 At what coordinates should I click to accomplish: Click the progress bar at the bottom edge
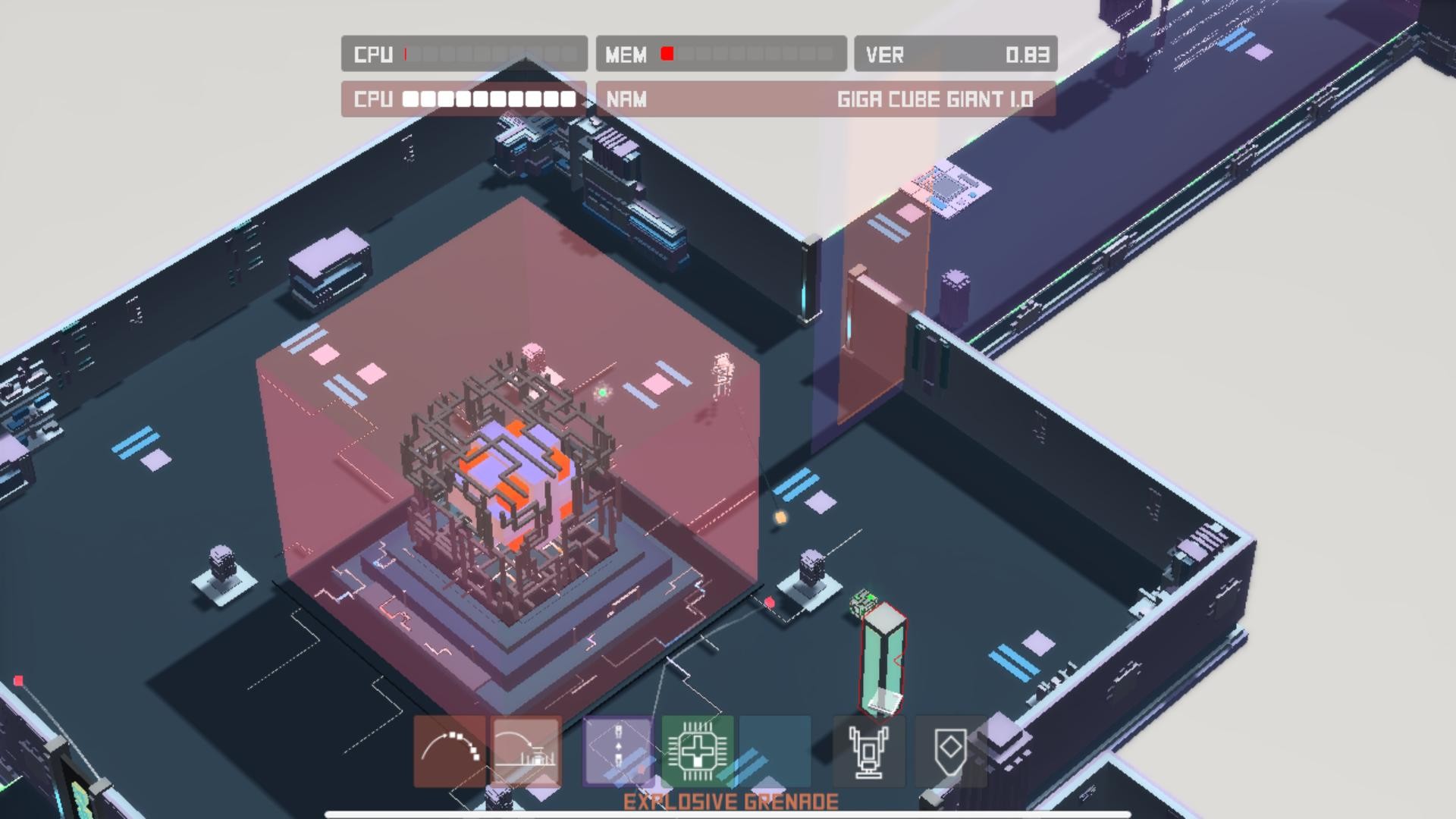click(728, 813)
